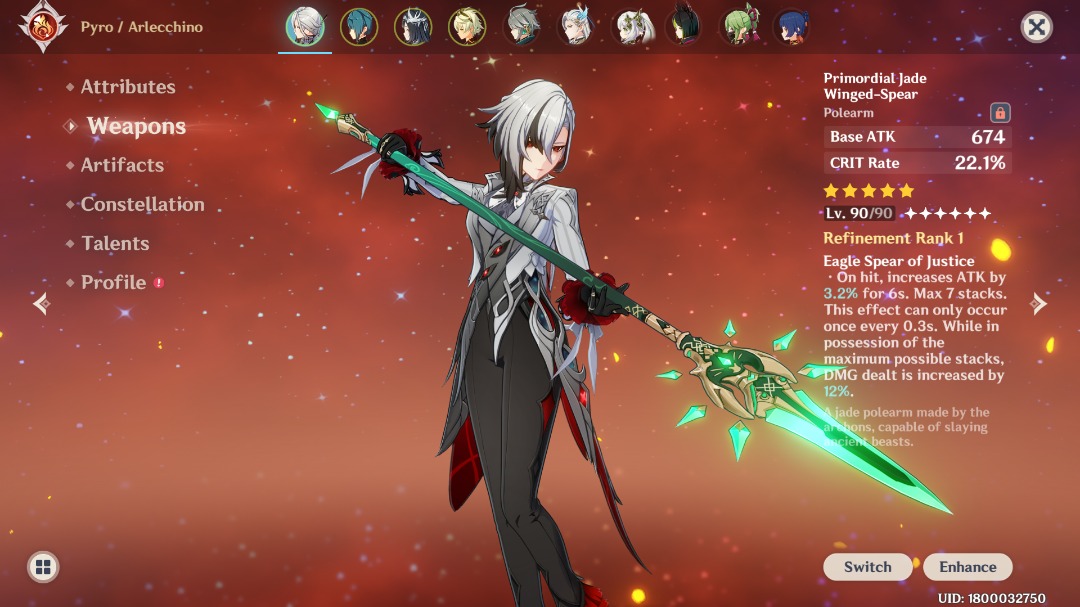Image resolution: width=1080 pixels, height=607 pixels.
Task: Choose the dark blue-haired character portrait
Action: (793, 27)
